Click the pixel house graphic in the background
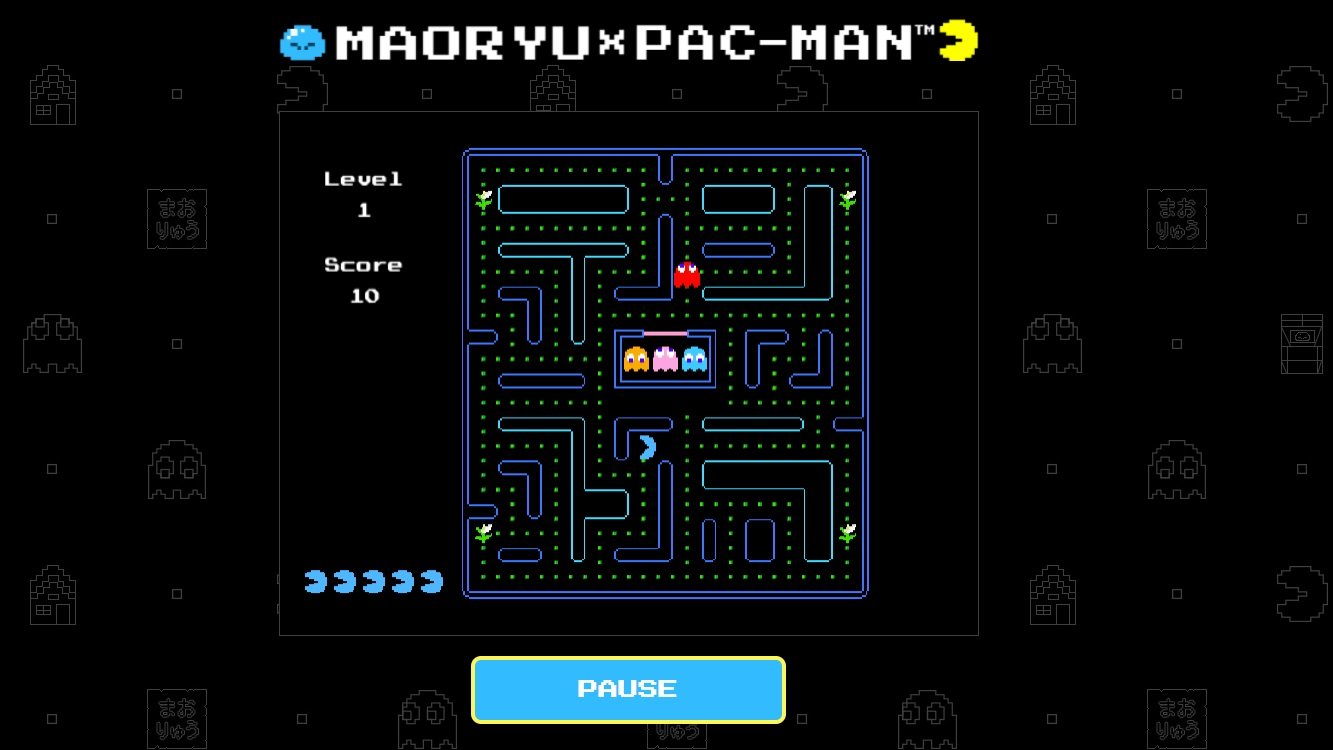 pyautogui.click(x=53, y=95)
